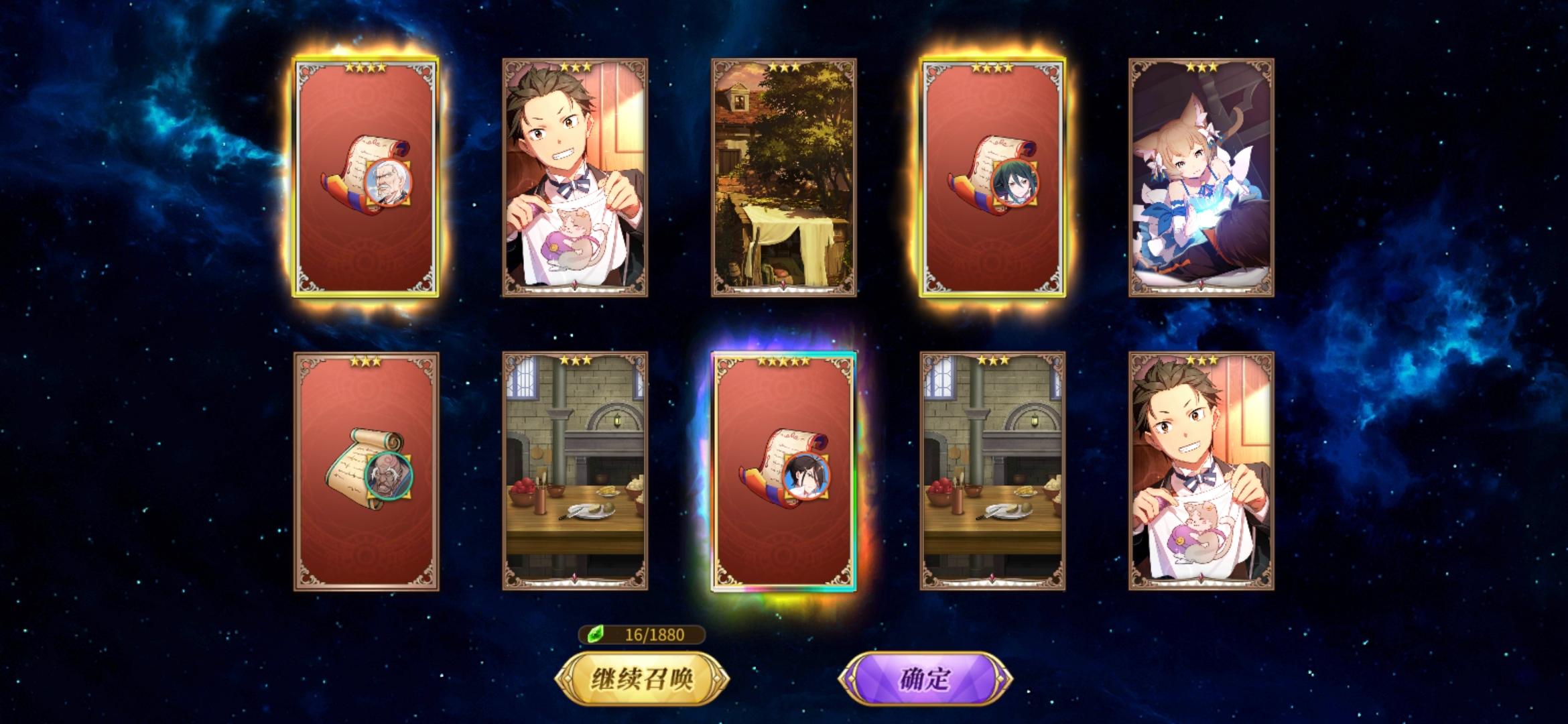This screenshot has width=1568, height=724.
Task: Select the 4-star scroll card with elderly man portrait
Action: click(367, 181)
